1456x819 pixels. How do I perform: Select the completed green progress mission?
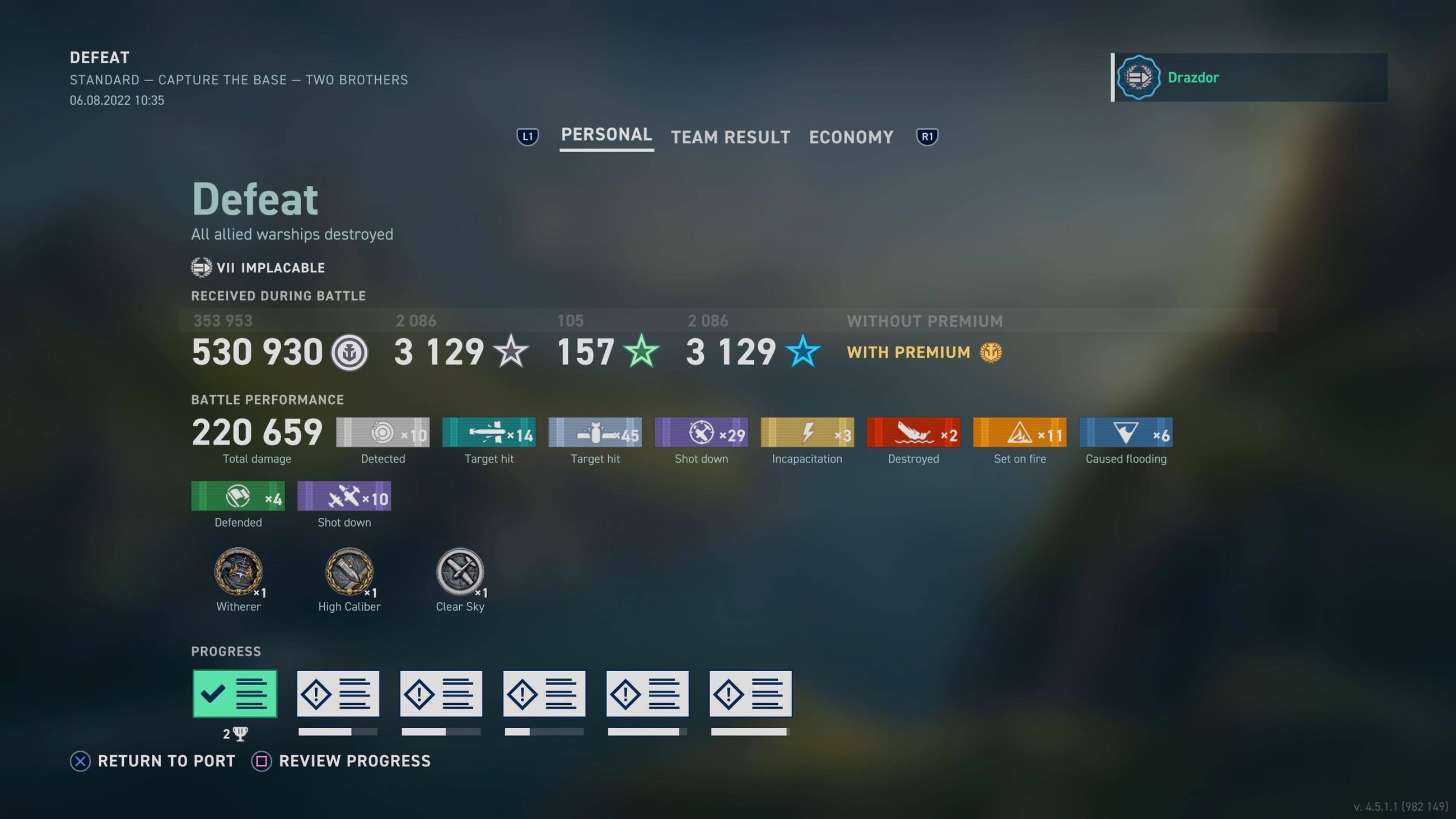click(x=234, y=693)
